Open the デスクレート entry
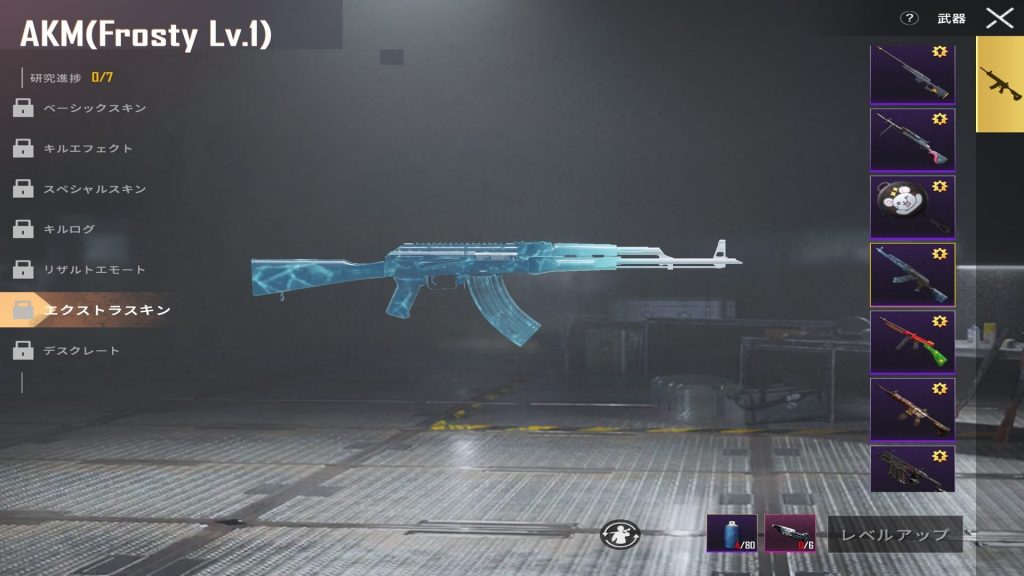 [x=81, y=351]
